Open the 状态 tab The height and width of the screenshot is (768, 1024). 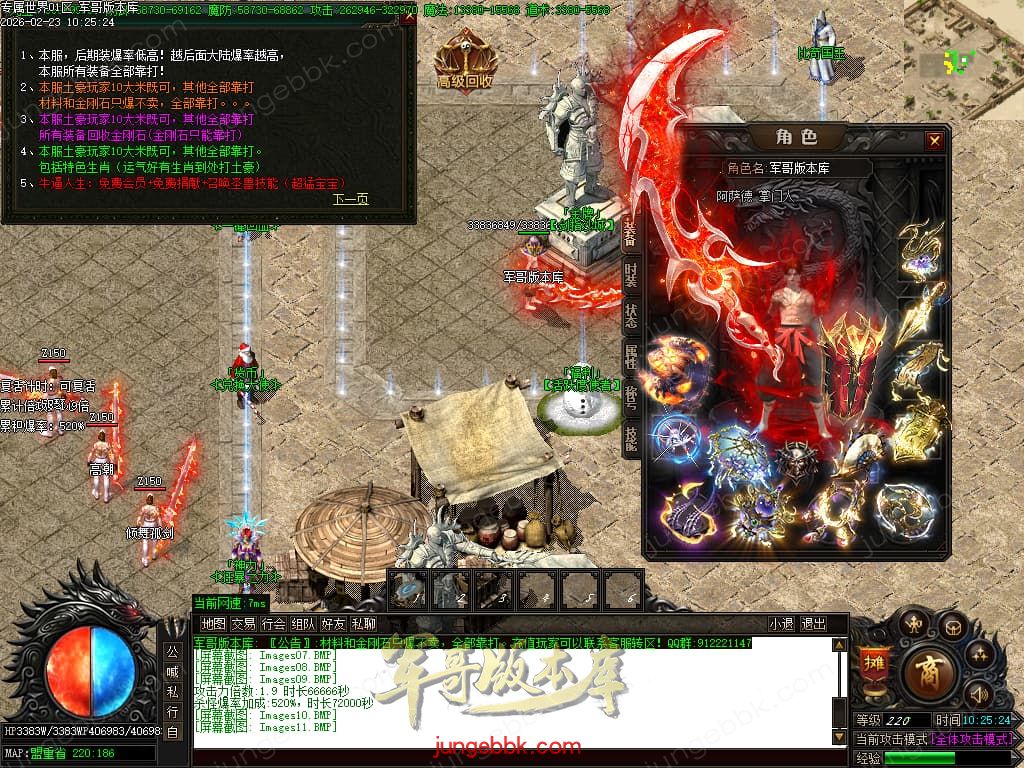point(631,316)
